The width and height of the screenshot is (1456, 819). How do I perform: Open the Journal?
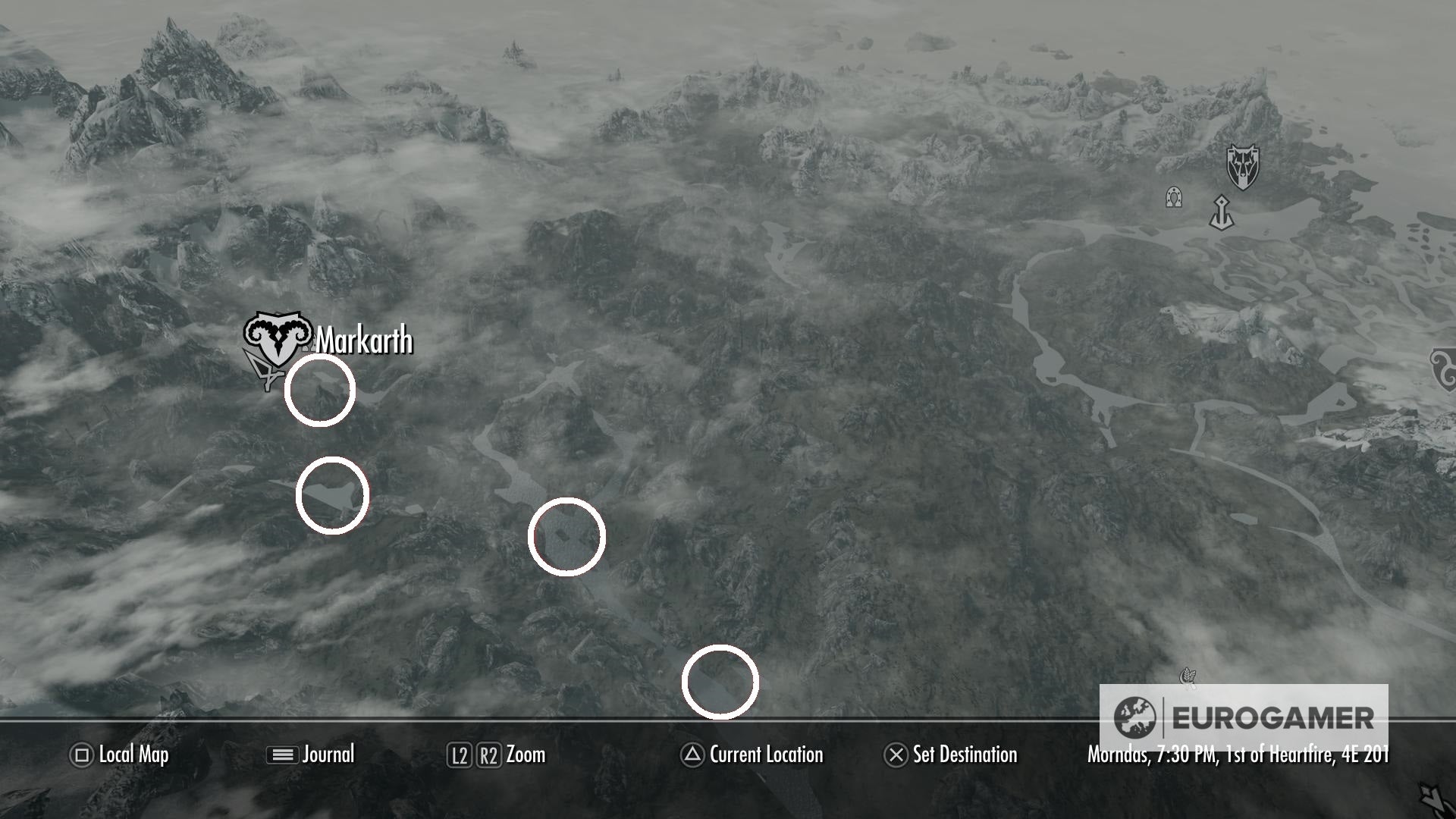328,755
